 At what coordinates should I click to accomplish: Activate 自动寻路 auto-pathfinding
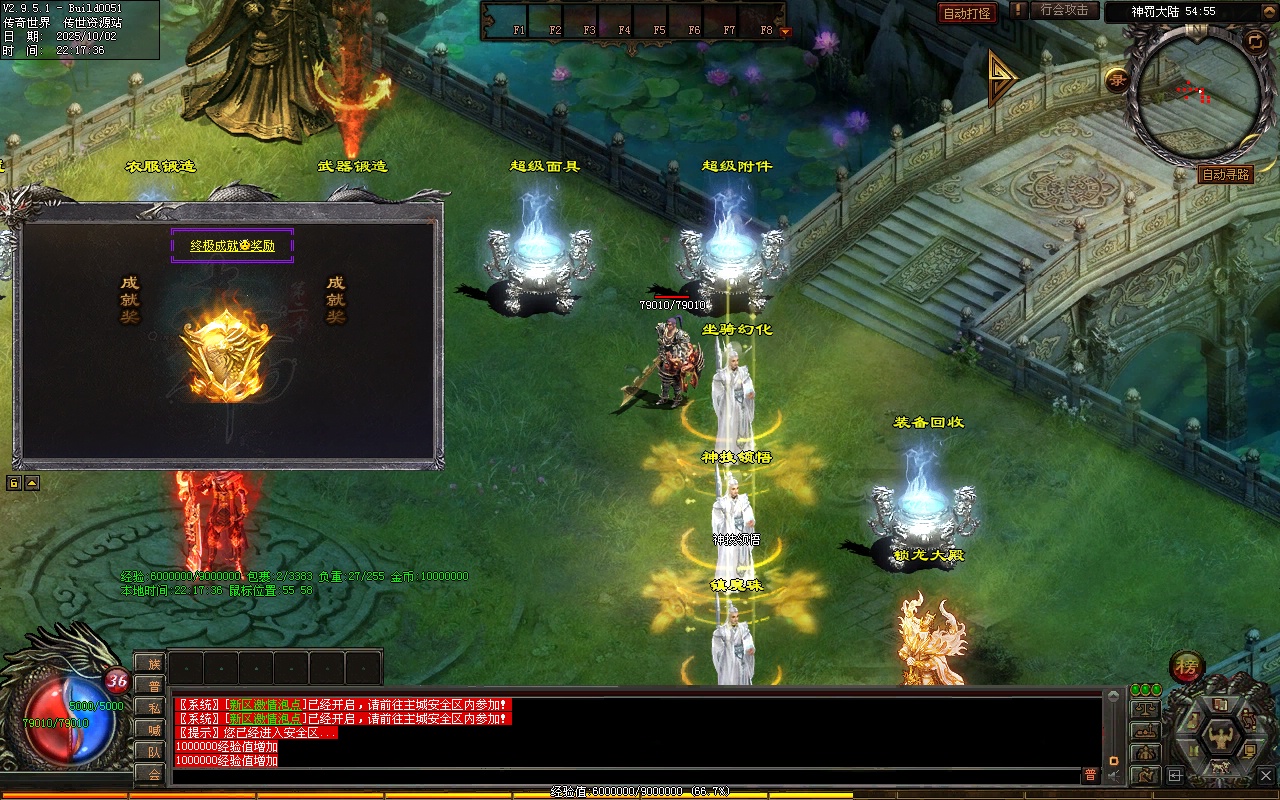1225,174
